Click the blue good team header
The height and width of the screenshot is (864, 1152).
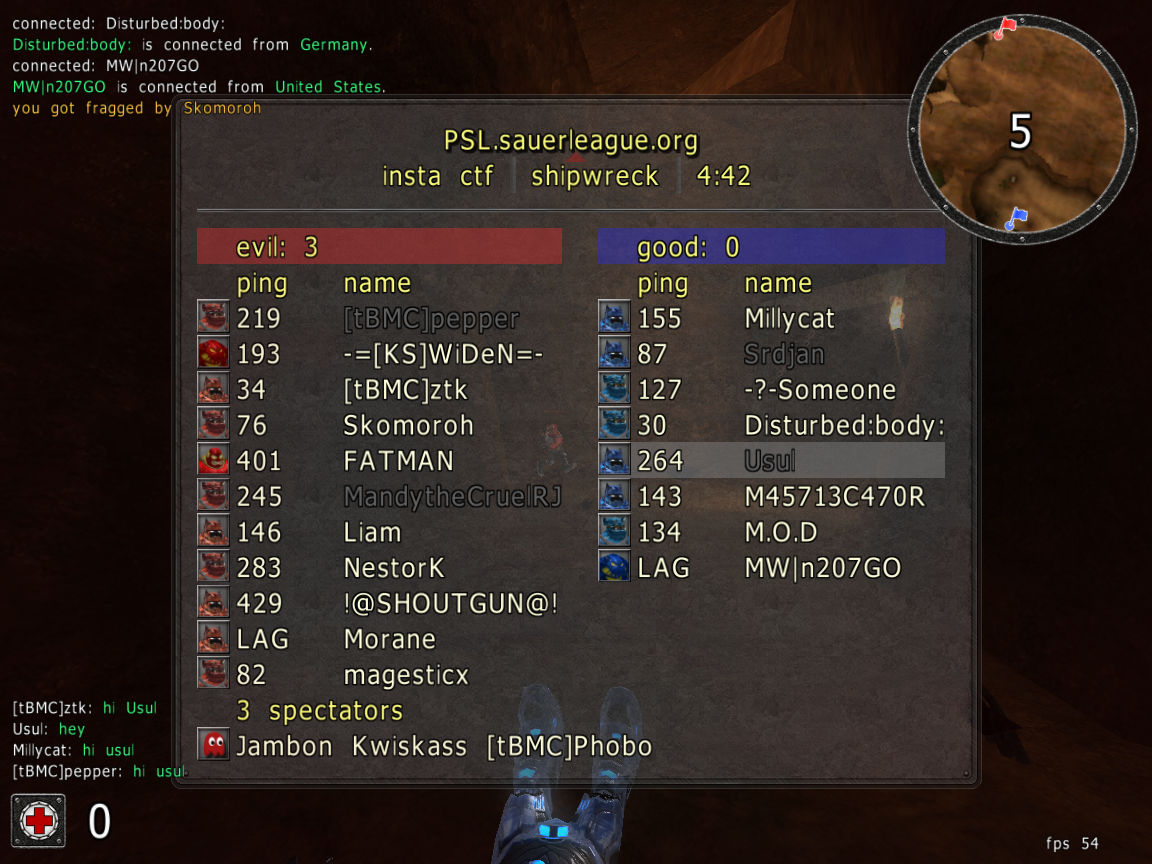(x=771, y=246)
